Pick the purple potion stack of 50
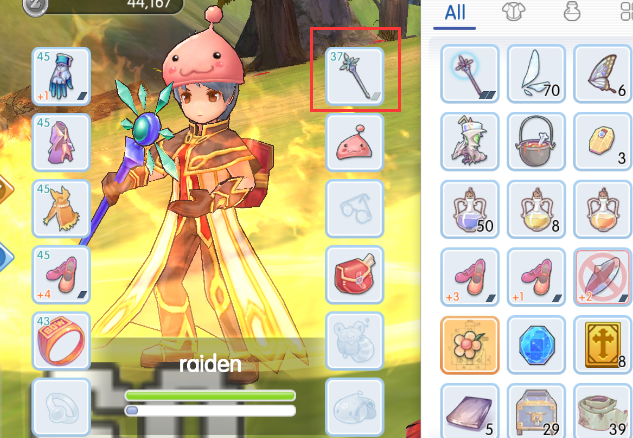The height and width of the screenshot is (438, 633). coord(470,207)
